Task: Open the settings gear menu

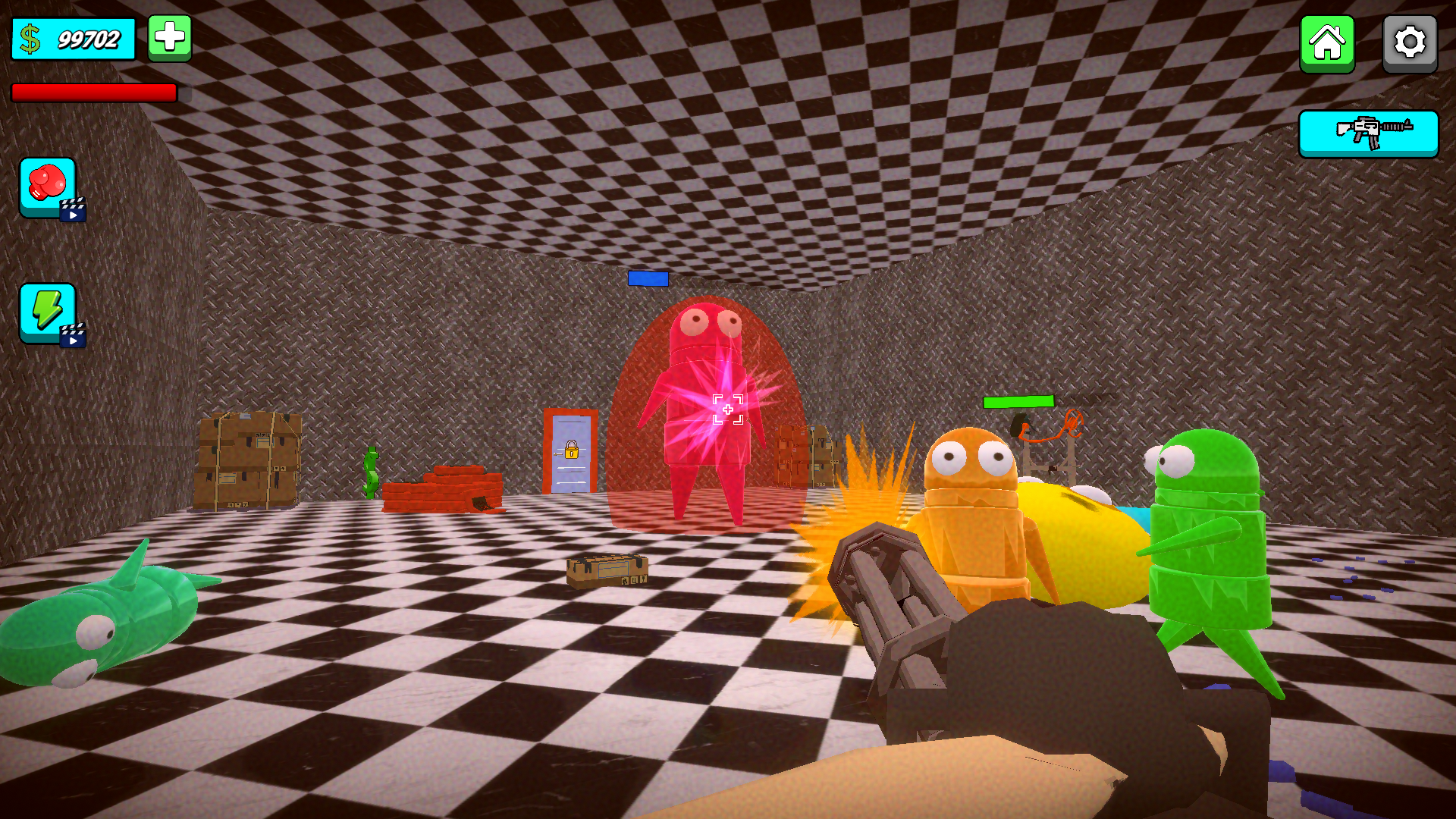Action: pyautogui.click(x=1409, y=43)
